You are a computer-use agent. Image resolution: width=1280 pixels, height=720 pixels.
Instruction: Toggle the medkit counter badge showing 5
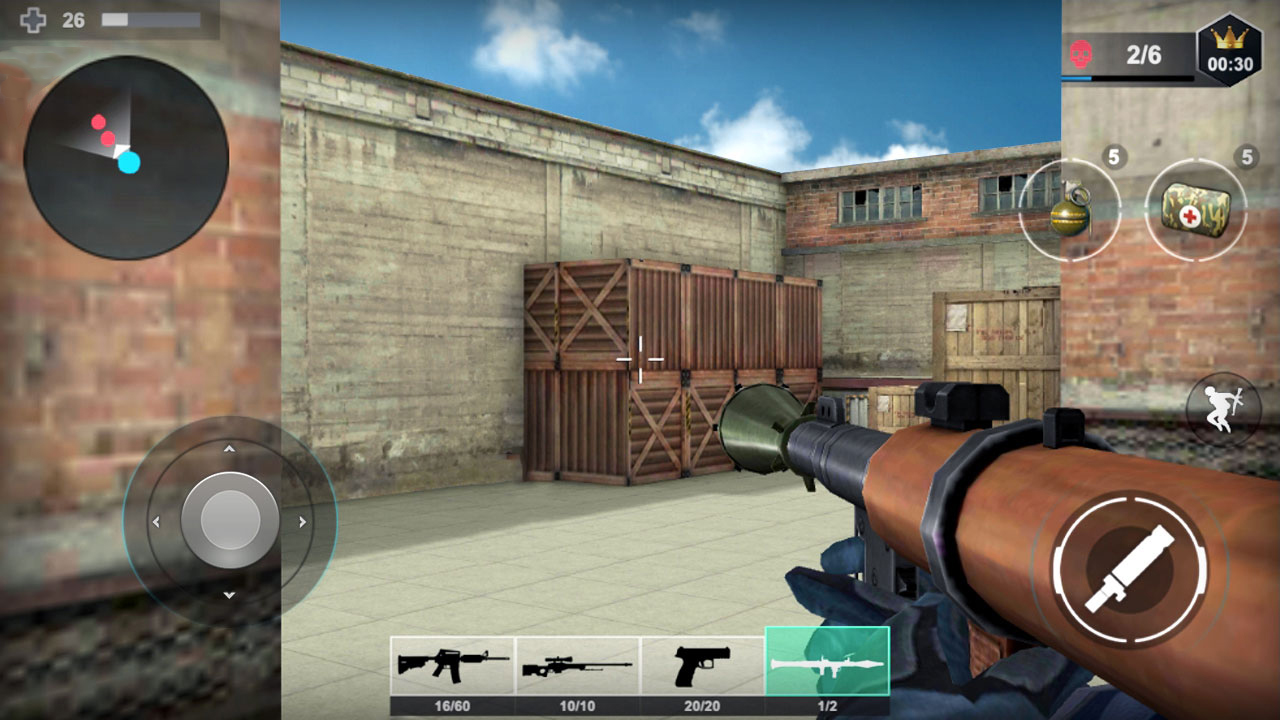click(1245, 157)
